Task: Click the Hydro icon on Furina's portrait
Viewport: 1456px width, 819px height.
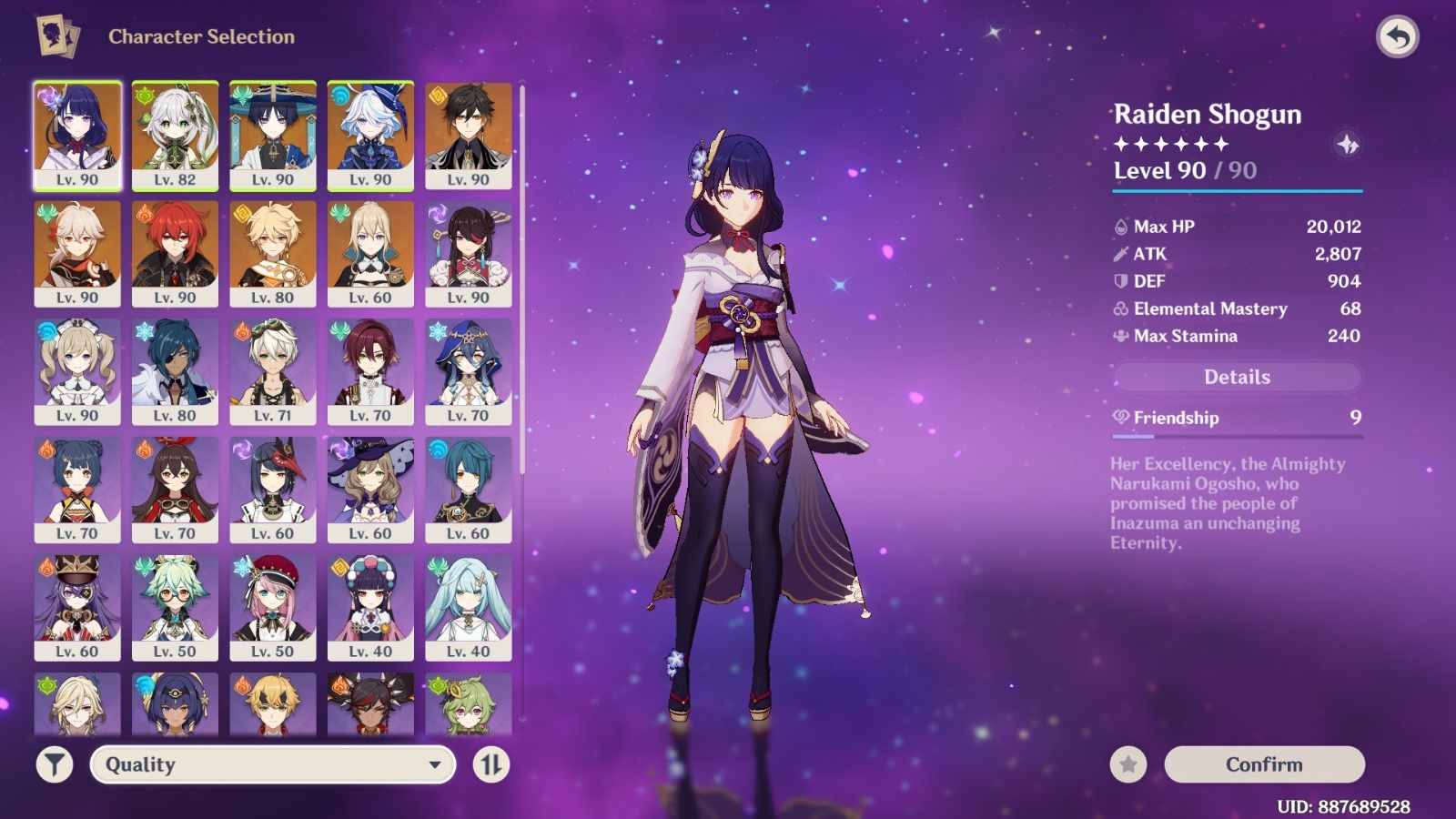Action: (341, 94)
